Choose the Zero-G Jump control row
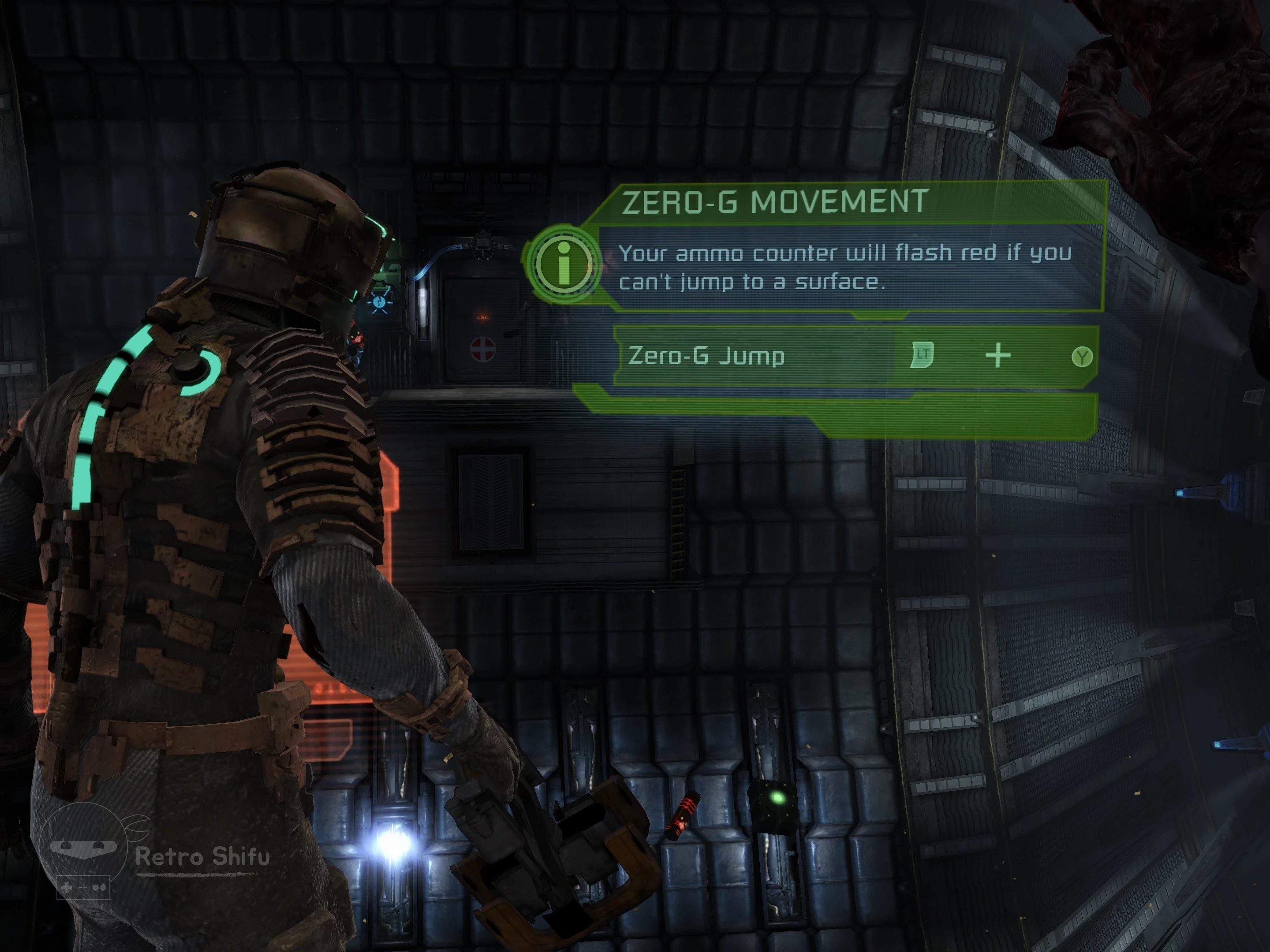The image size is (1270, 952). pyautogui.click(x=855, y=356)
